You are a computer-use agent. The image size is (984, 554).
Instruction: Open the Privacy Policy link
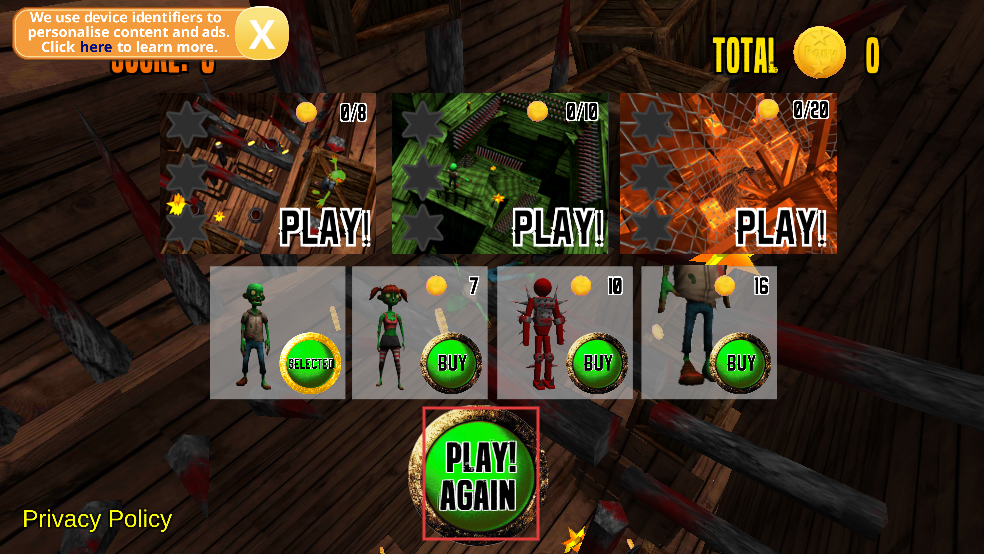coord(97,519)
